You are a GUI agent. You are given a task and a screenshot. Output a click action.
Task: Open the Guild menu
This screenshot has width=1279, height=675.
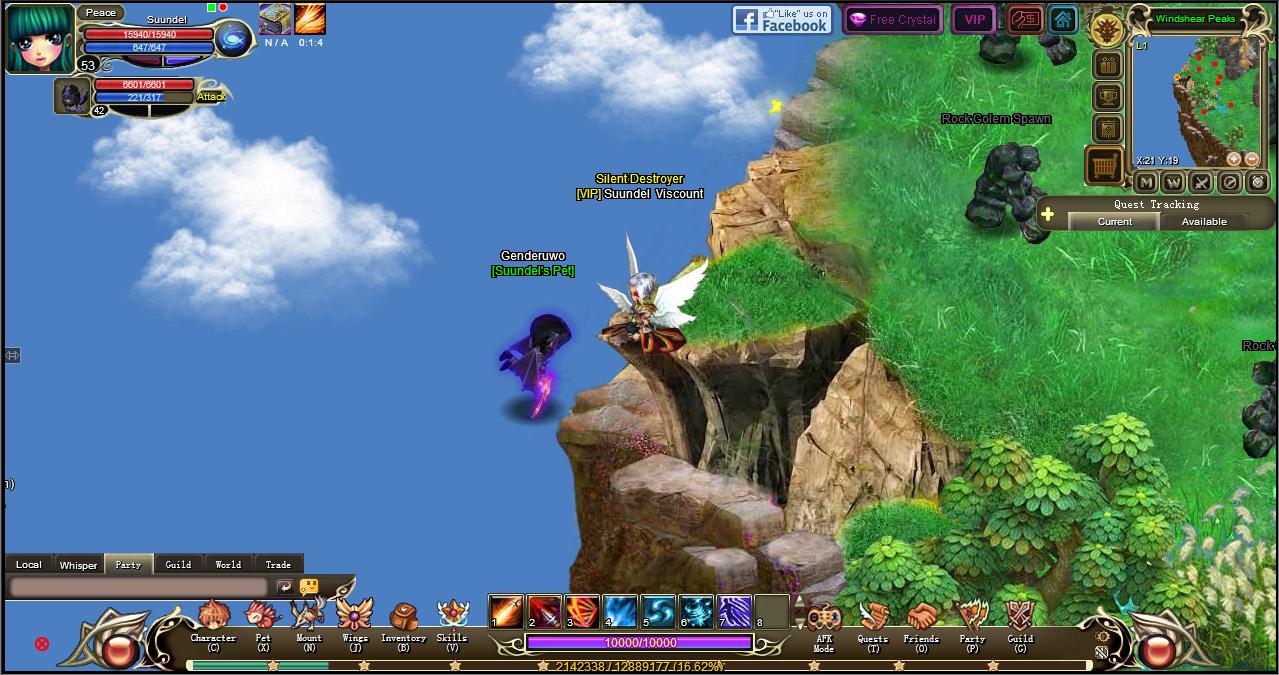click(1020, 622)
